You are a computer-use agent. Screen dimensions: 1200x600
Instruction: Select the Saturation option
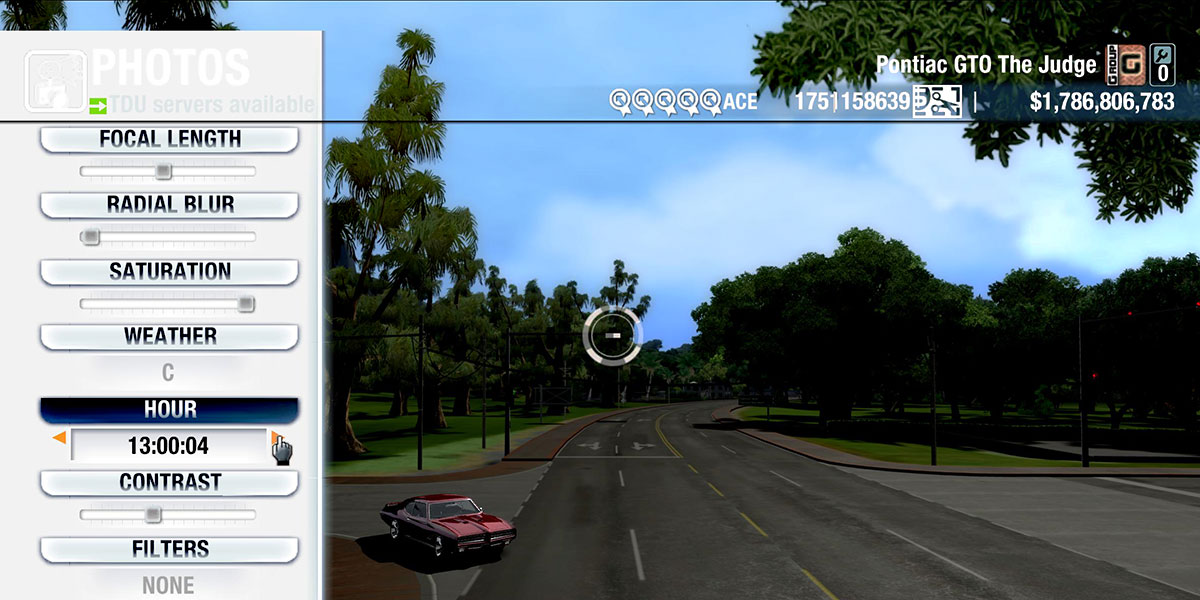(x=169, y=271)
